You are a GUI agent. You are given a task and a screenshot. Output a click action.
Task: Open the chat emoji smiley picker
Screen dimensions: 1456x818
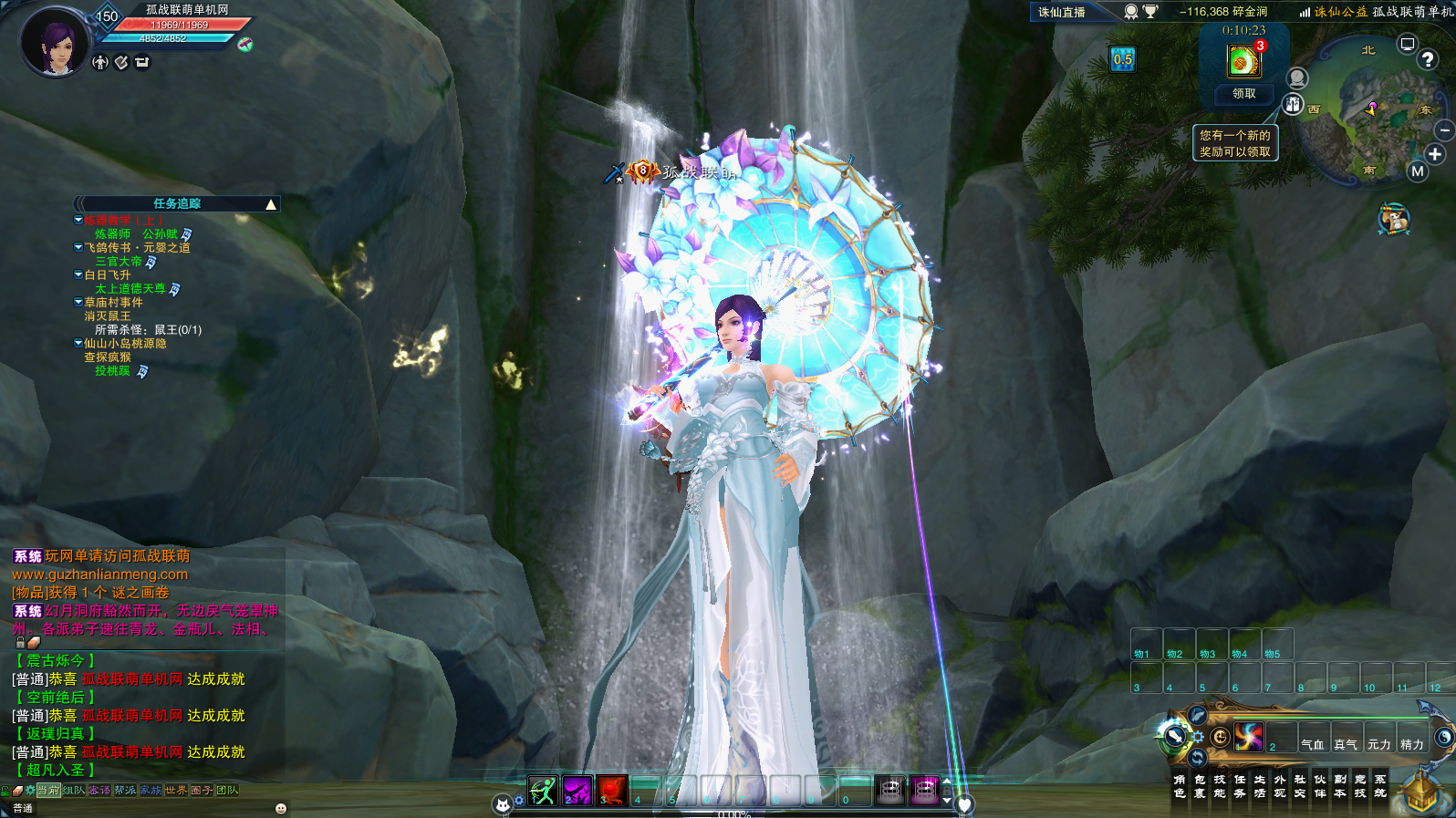tap(281, 808)
